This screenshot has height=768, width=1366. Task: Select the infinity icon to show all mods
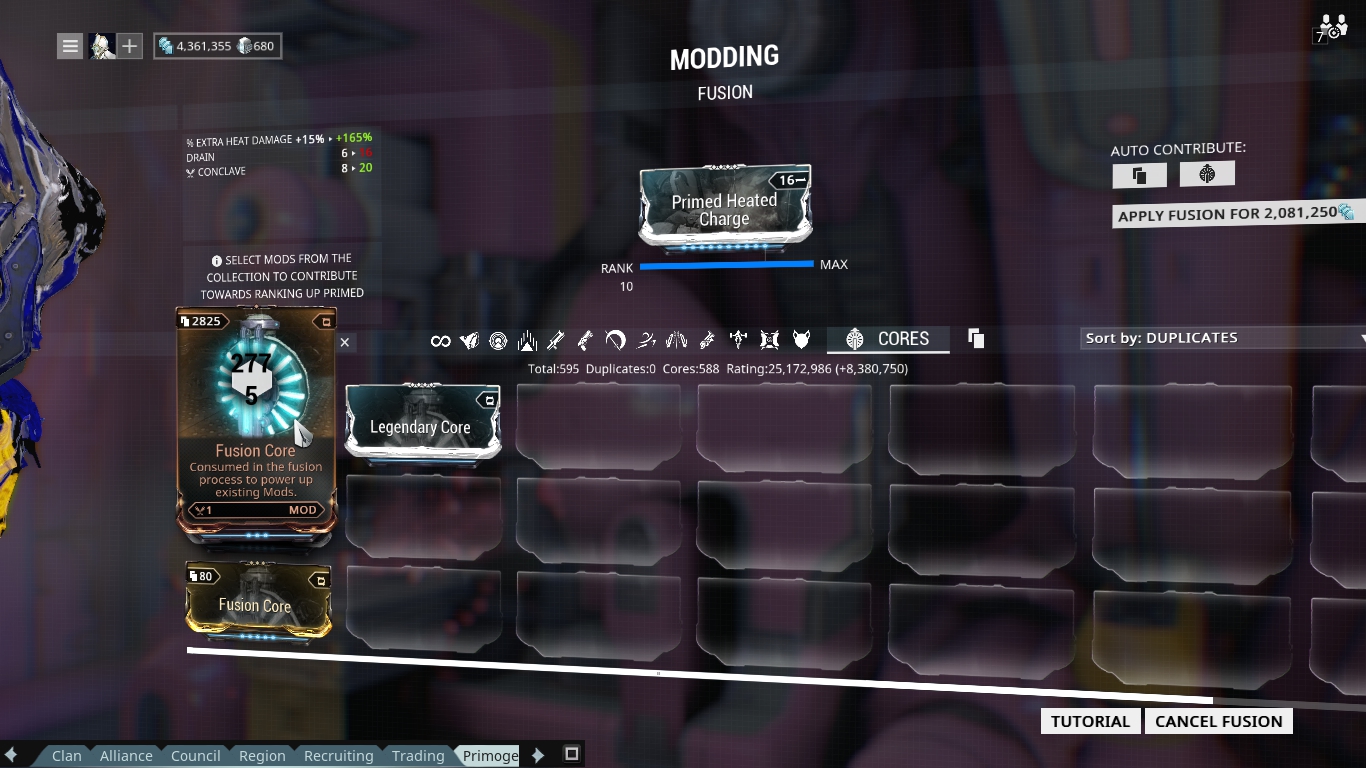(440, 340)
